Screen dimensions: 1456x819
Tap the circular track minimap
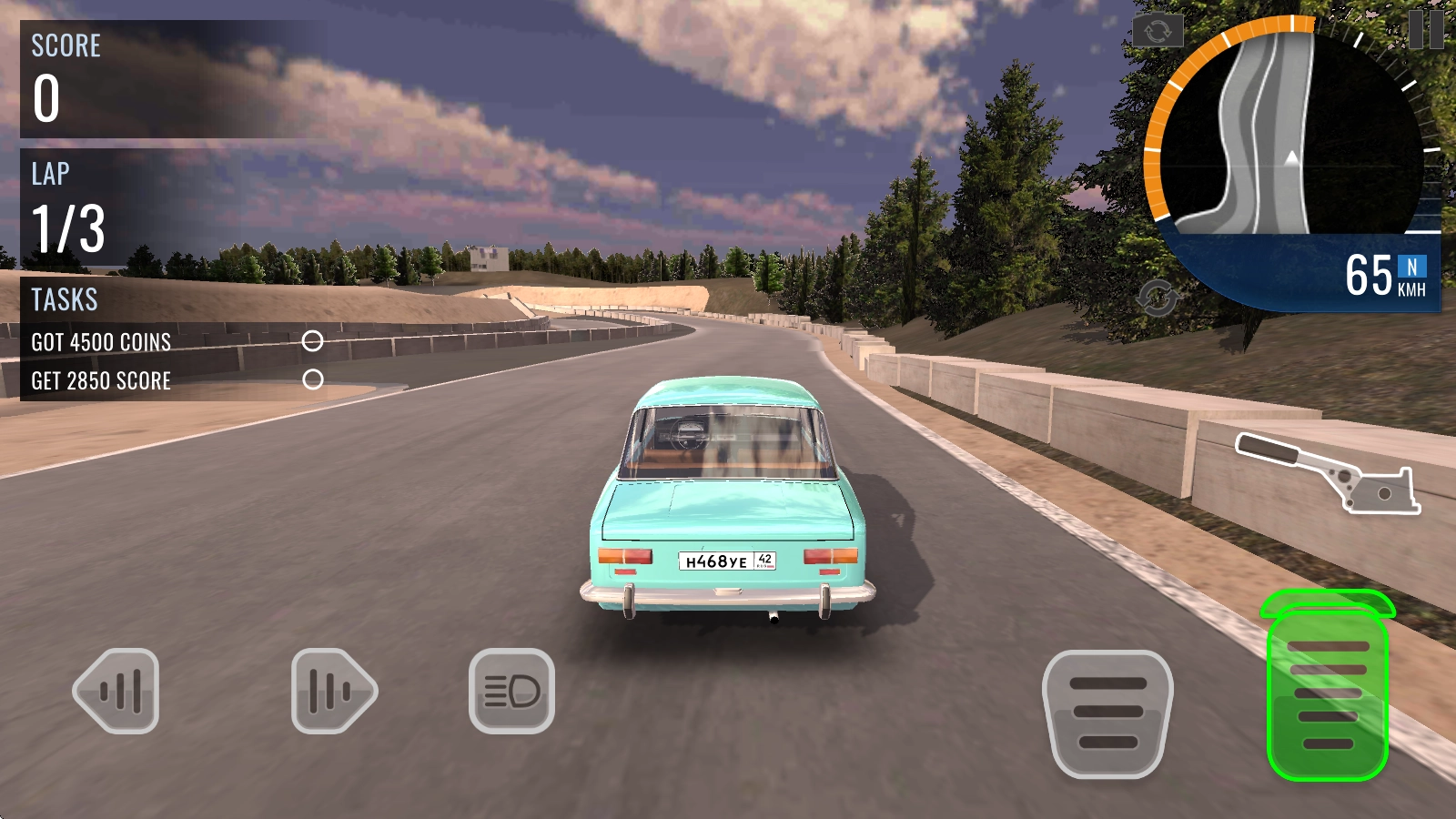(x=1283, y=136)
